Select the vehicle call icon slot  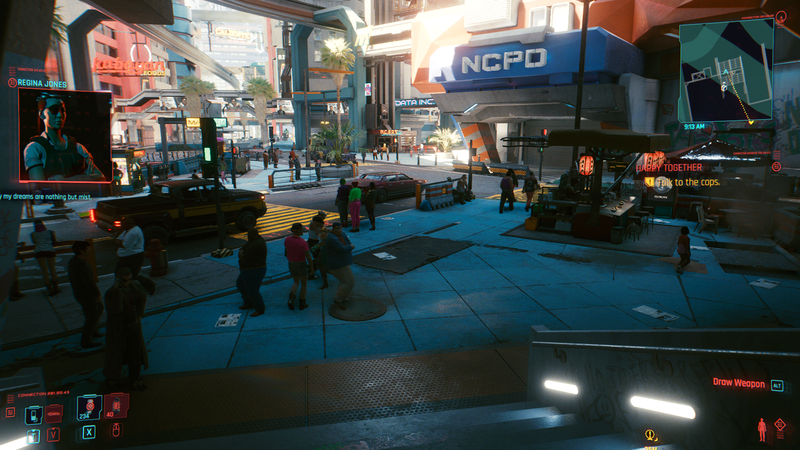pyautogui.click(x=54, y=411)
